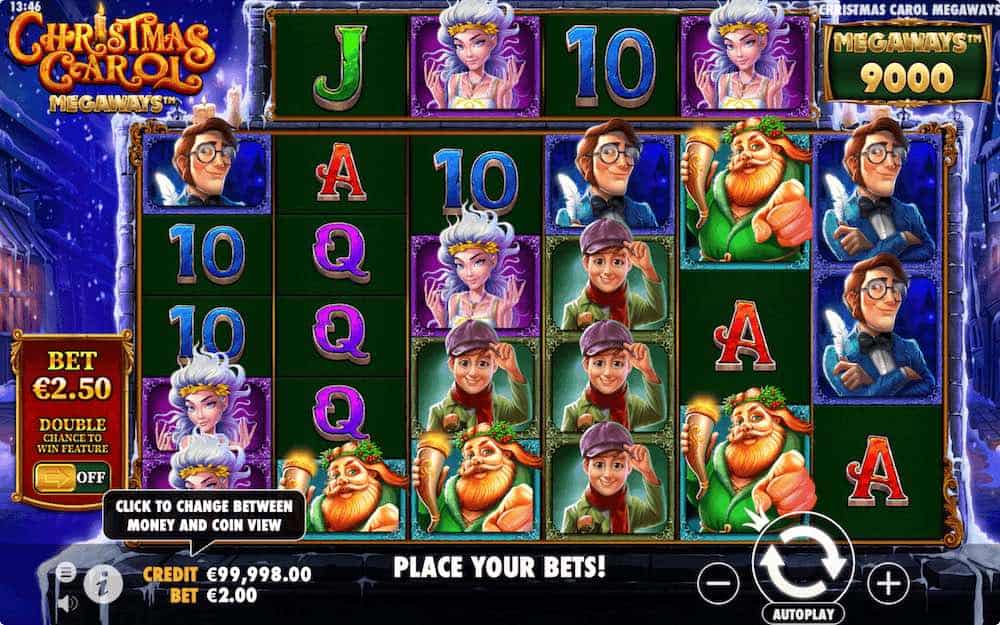This screenshot has height=625, width=1000.
Task: Decrease the bet with the minus button
Action: pyautogui.click(x=718, y=580)
